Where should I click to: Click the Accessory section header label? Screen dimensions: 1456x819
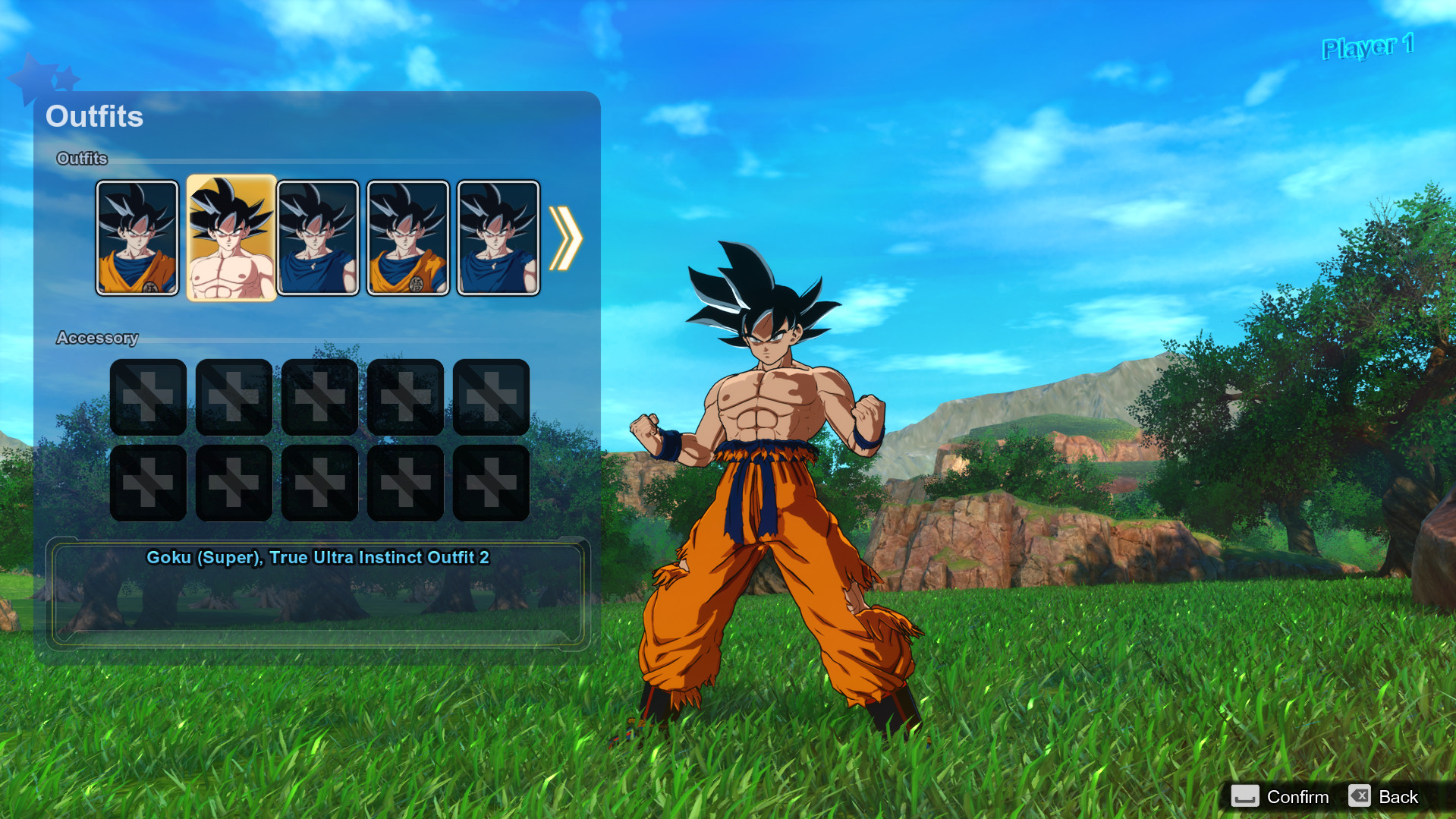[98, 338]
